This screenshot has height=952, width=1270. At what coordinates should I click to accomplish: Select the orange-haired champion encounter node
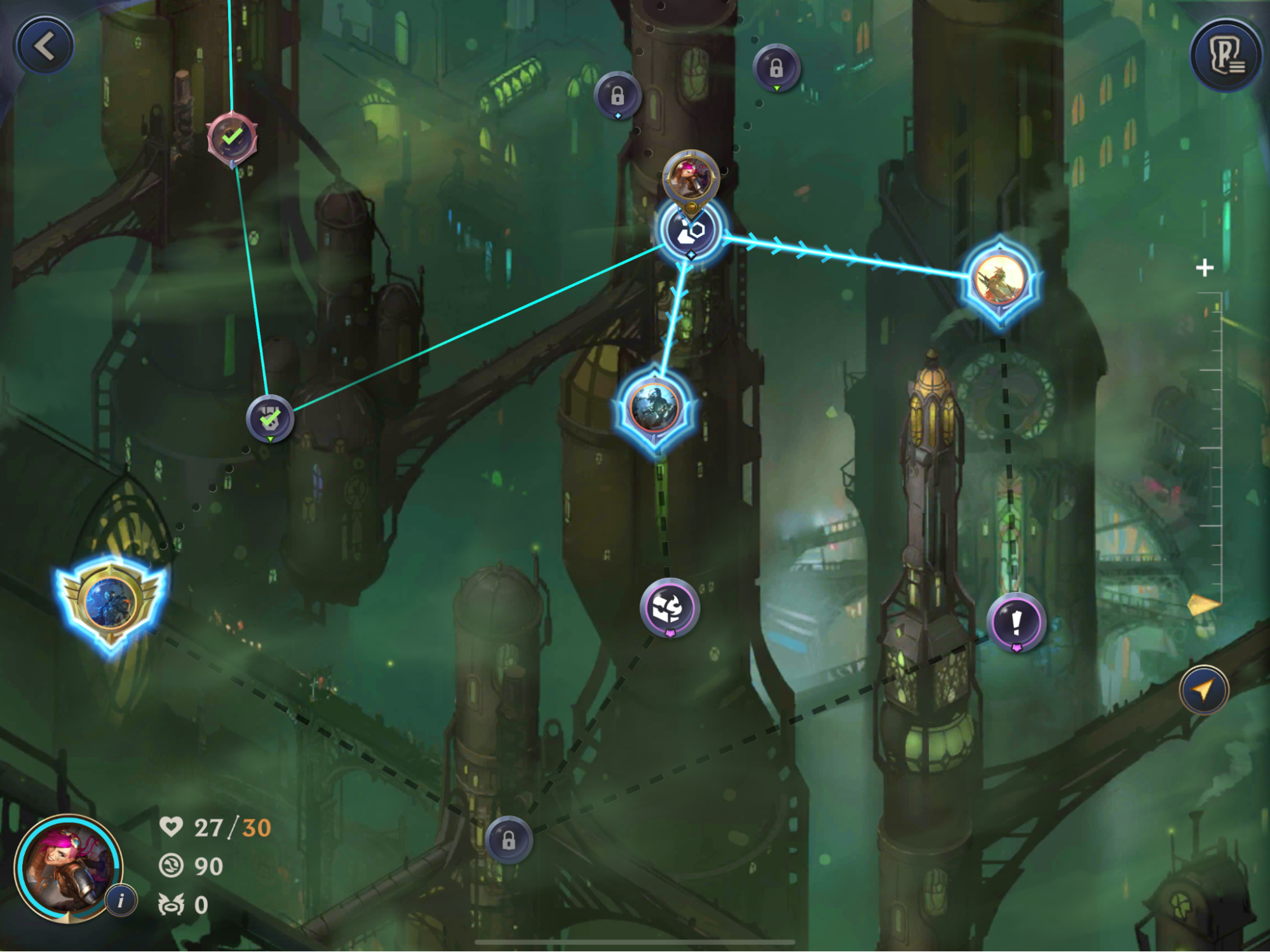pyautogui.click(x=1001, y=280)
